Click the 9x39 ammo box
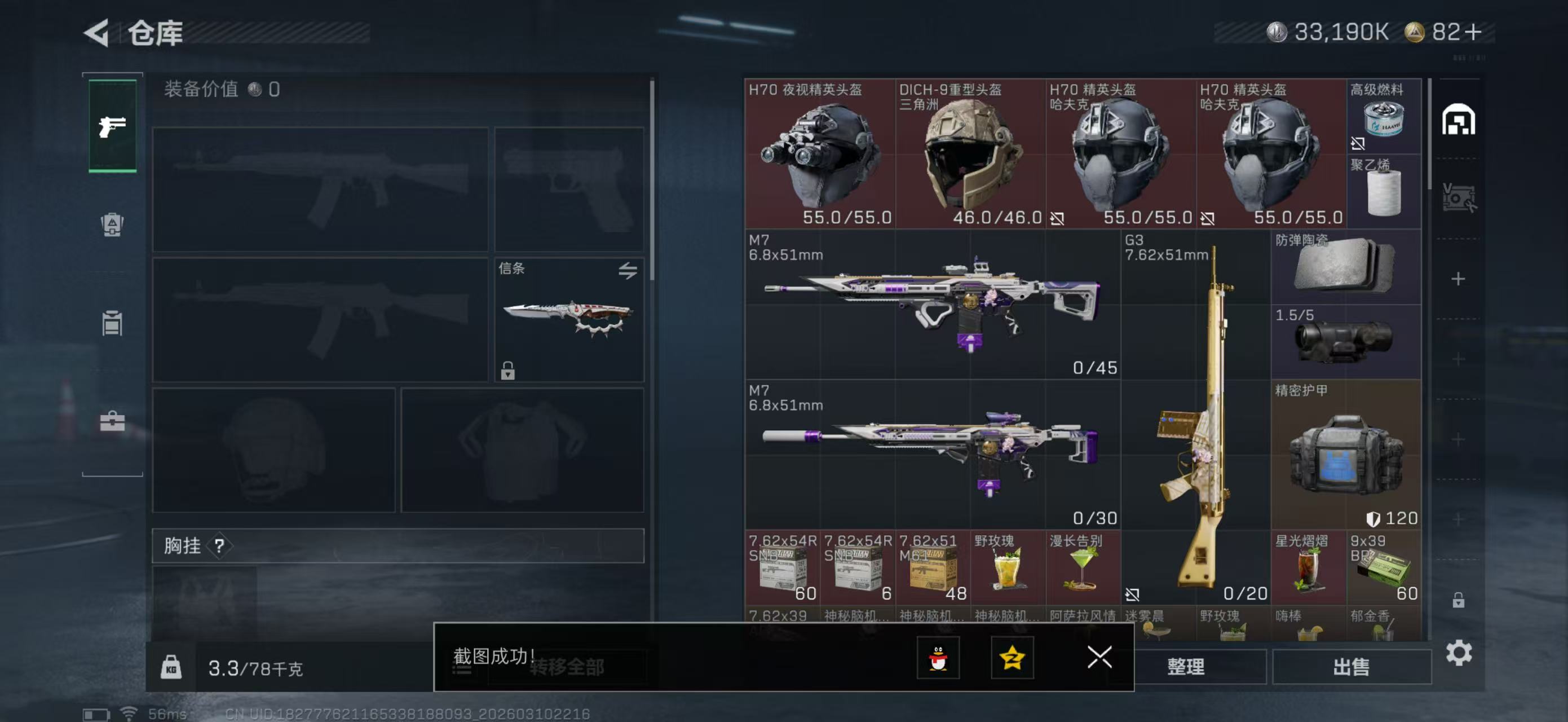Image resolution: width=1568 pixels, height=722 pixels. [1384, 568]
